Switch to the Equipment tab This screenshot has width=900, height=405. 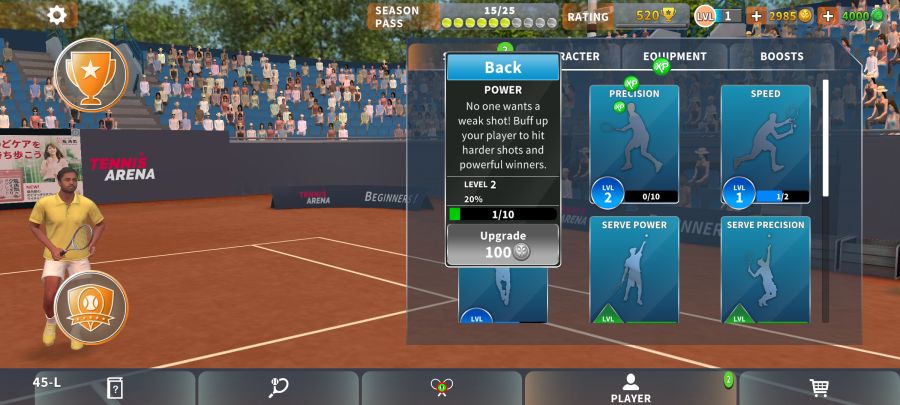(x=674, y=57)
